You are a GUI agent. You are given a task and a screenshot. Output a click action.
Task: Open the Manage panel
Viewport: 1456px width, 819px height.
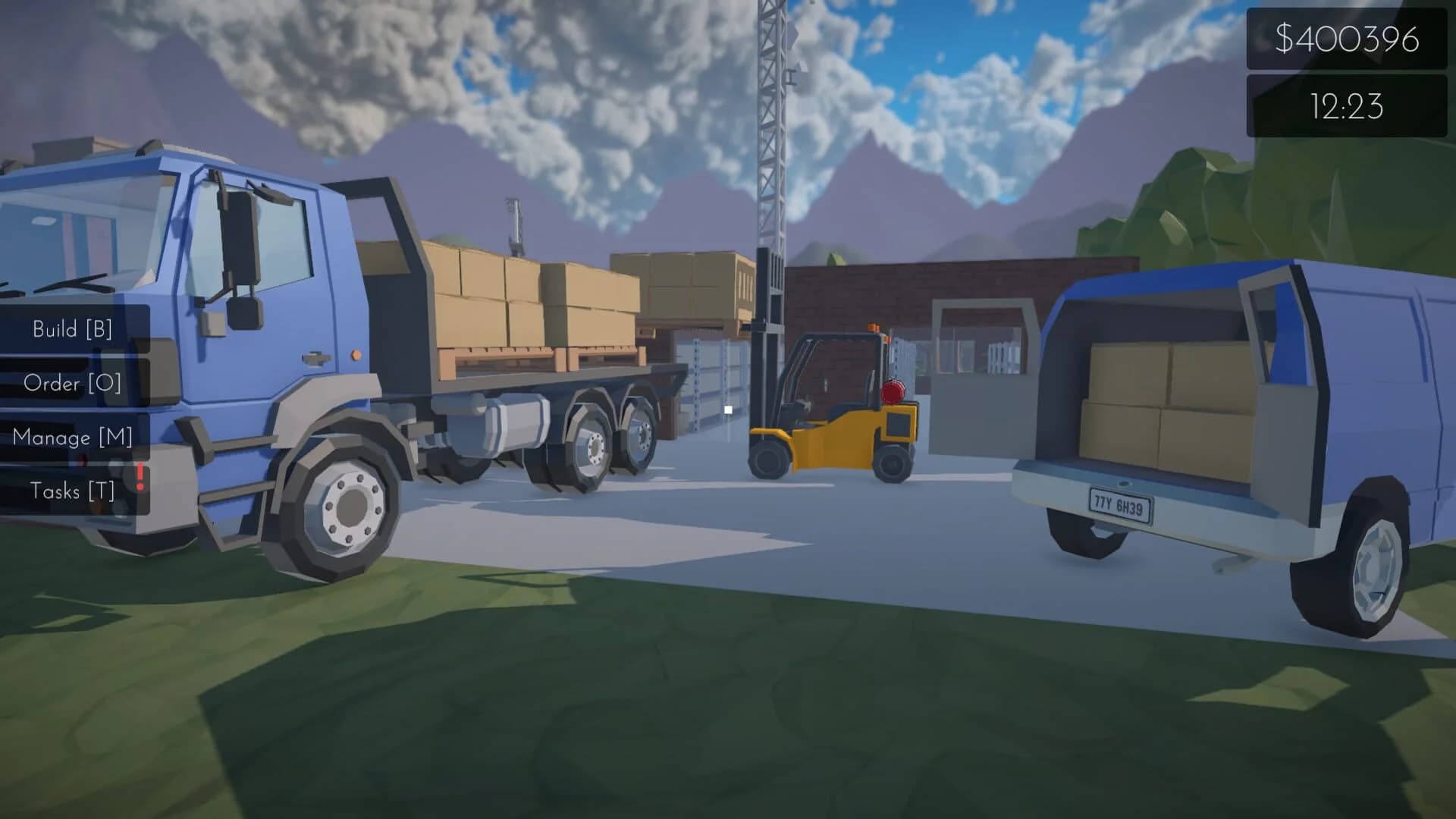pyautogui.click(x=74, y=438)
